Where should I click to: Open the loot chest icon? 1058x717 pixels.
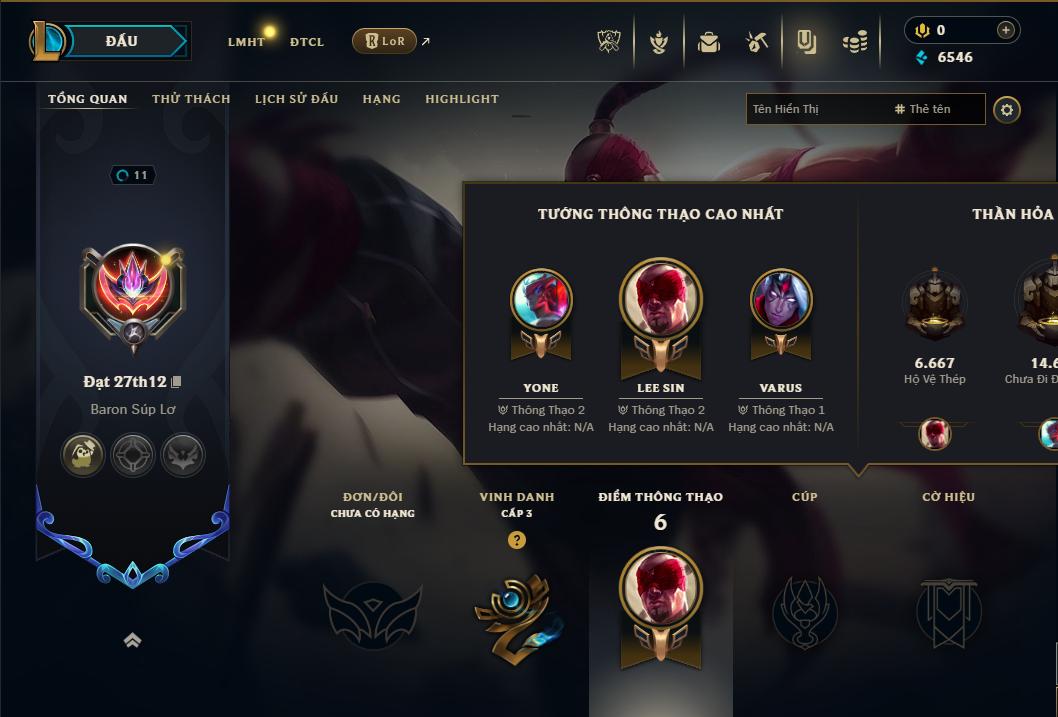[x=709, y=42]
